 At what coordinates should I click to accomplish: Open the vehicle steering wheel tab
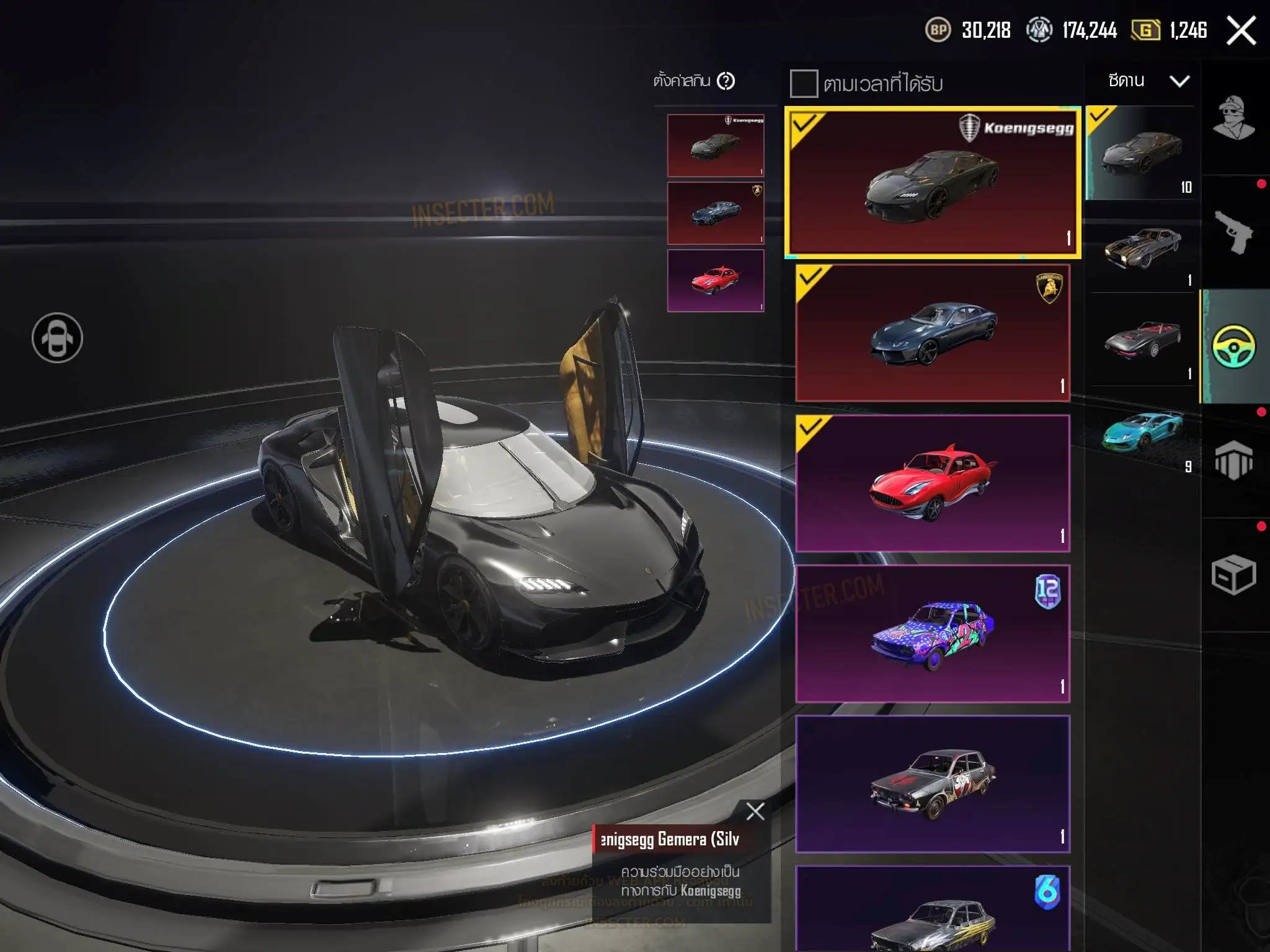[x=1233, y=346]
